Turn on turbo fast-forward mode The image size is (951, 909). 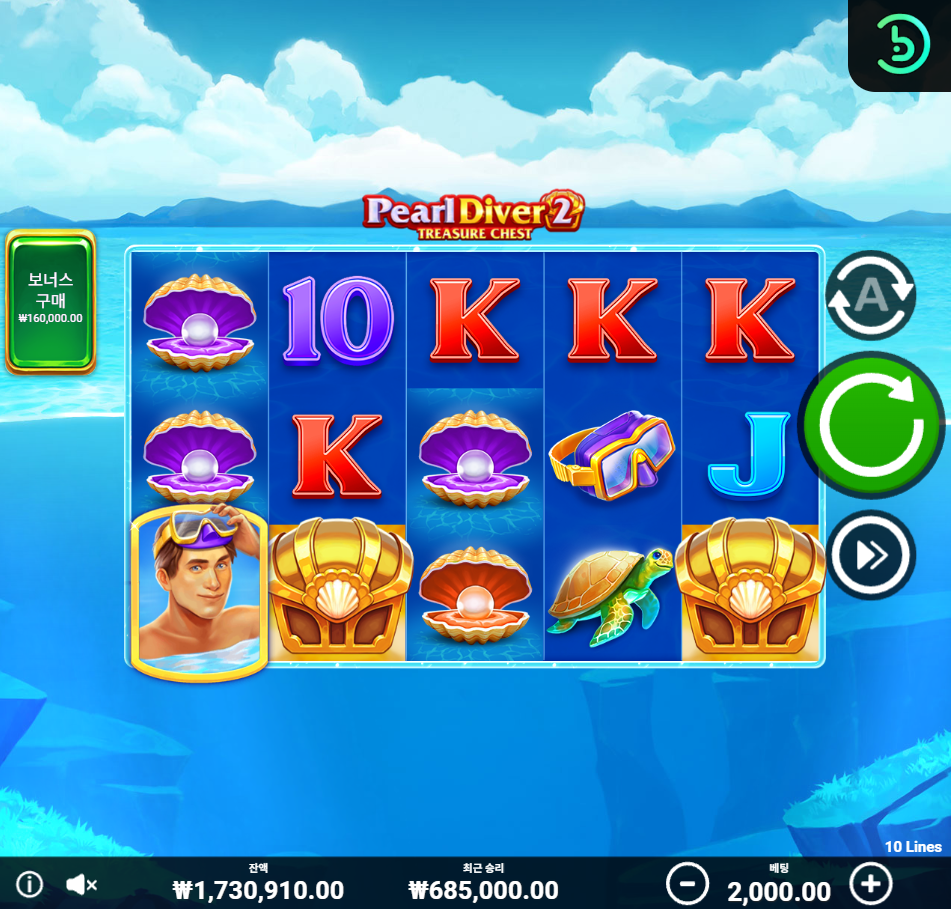871,554
